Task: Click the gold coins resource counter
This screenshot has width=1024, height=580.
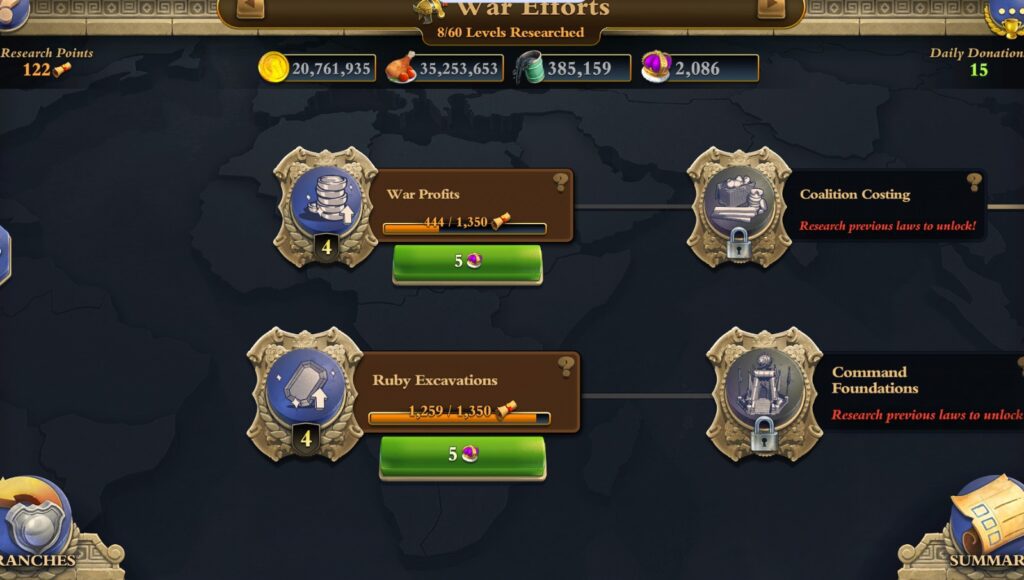Action: (x=317, y=68)
